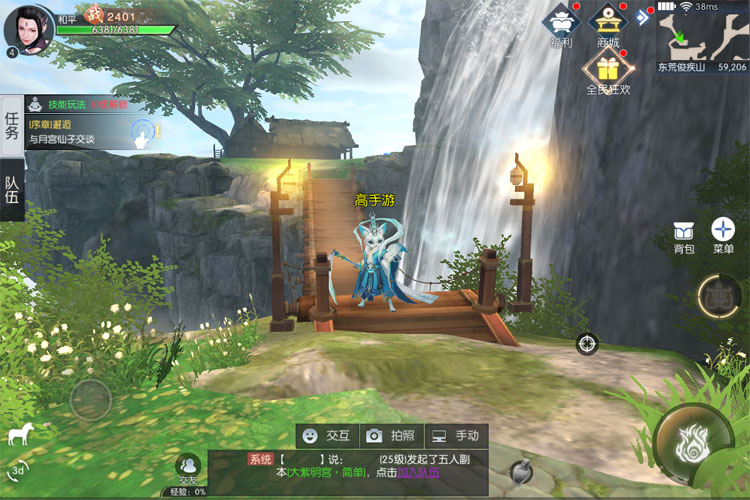Viewport: 750px width, 500px height.
Task: Open the minimap of 东荒俊疾山
Action: tap(702, 36)
